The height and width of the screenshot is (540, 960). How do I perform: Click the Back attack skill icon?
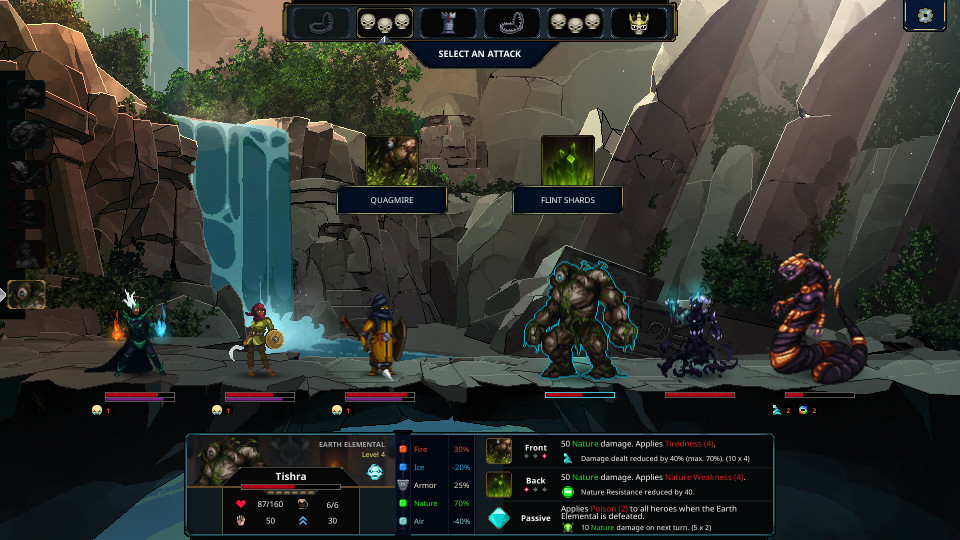[499, 484]
